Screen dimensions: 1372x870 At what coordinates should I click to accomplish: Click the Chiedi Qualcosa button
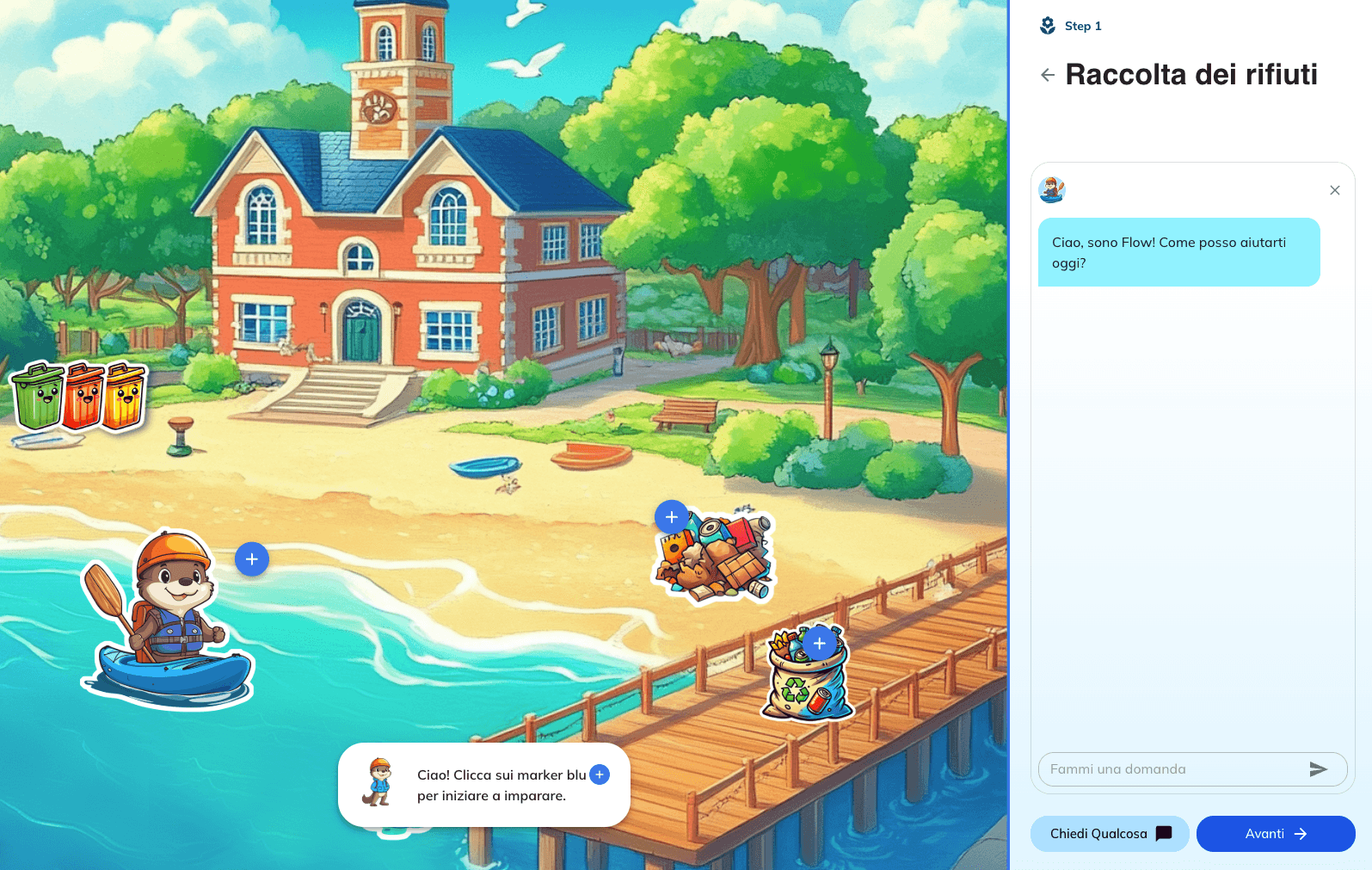click(x=1110, y=833)
